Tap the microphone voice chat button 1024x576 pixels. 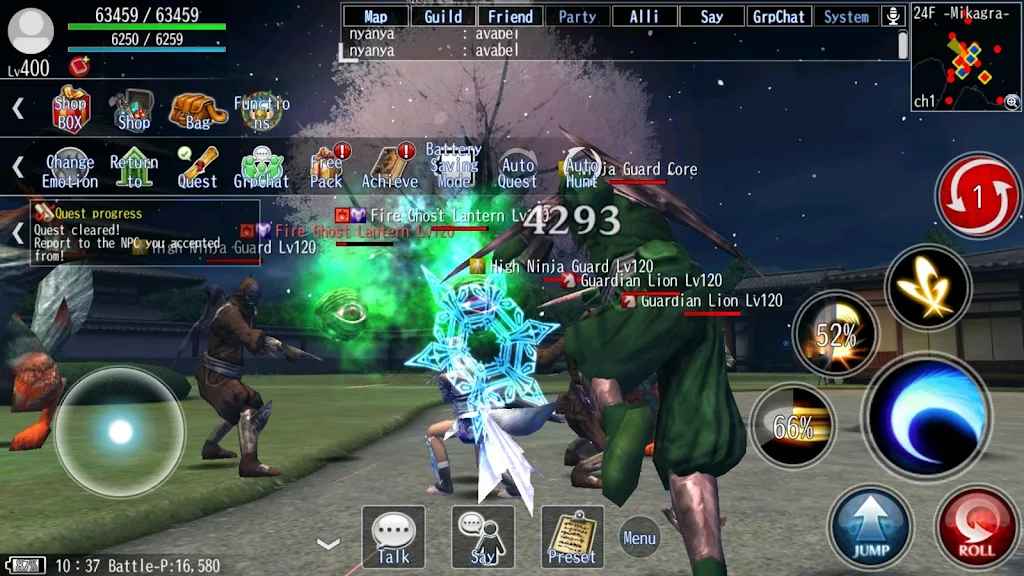point(893,16)
